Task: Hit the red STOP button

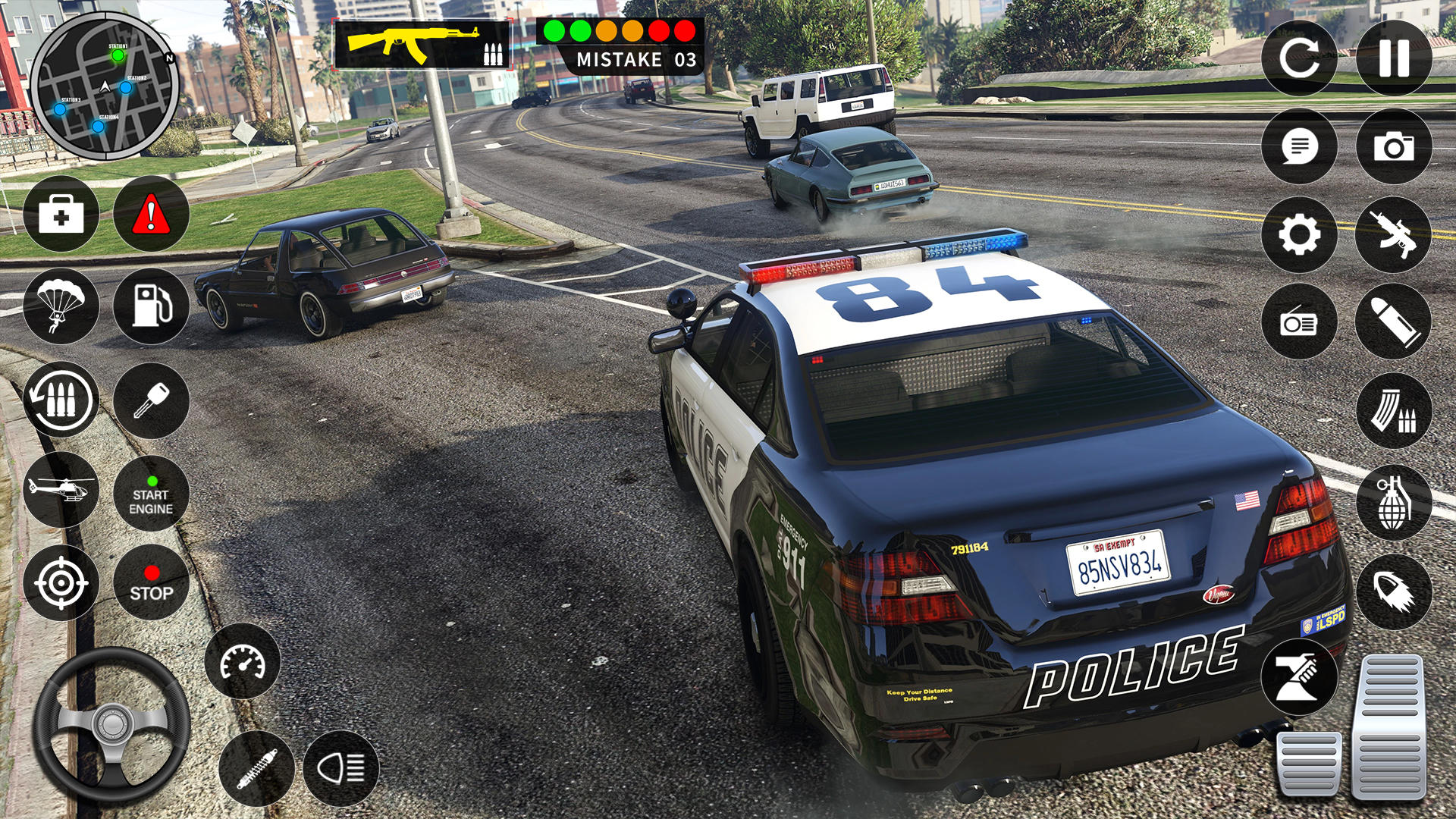Action: (x=151, y=582)
